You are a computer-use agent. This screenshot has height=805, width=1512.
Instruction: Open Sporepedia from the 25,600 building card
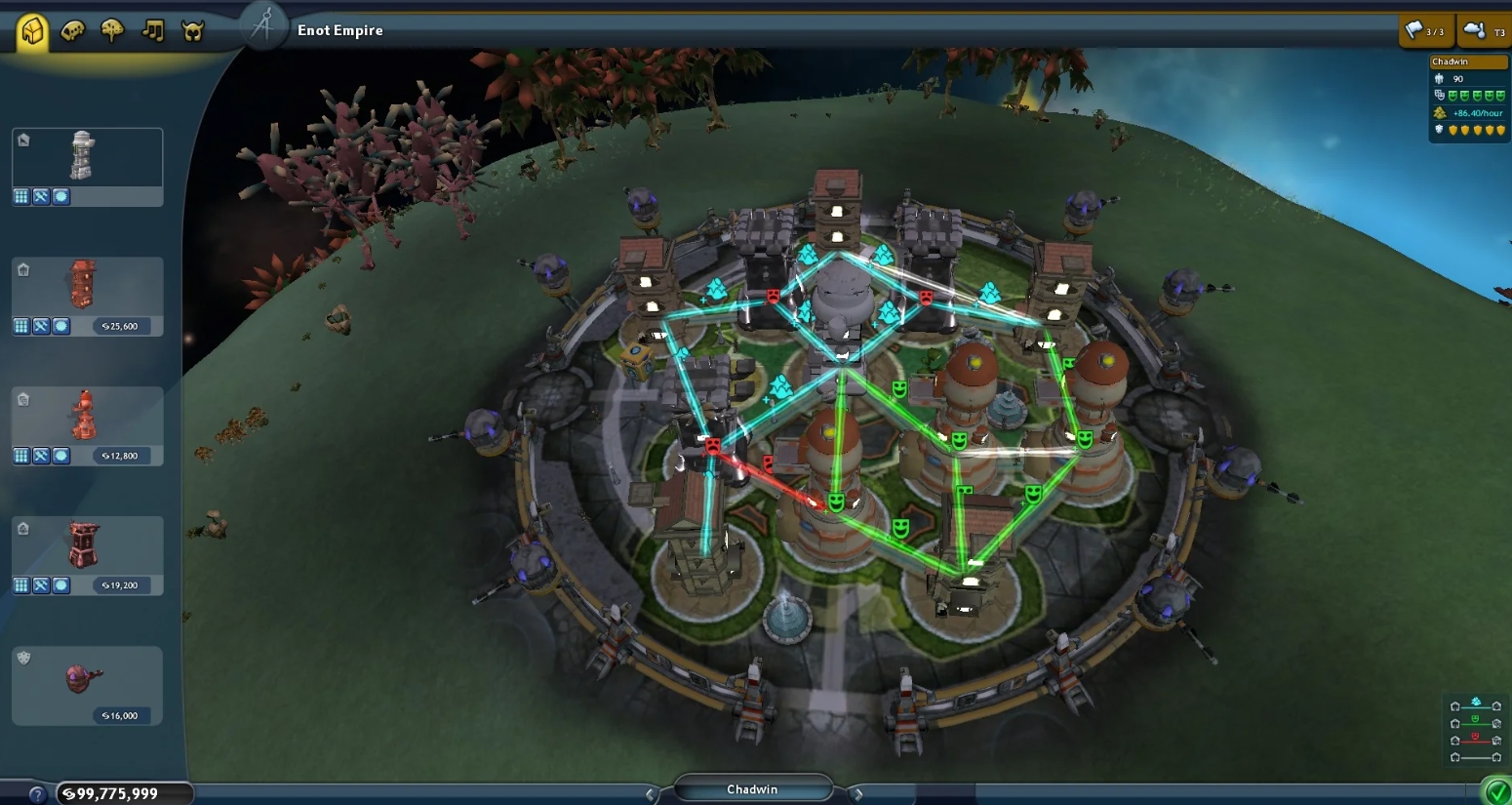tap(61, 326)
